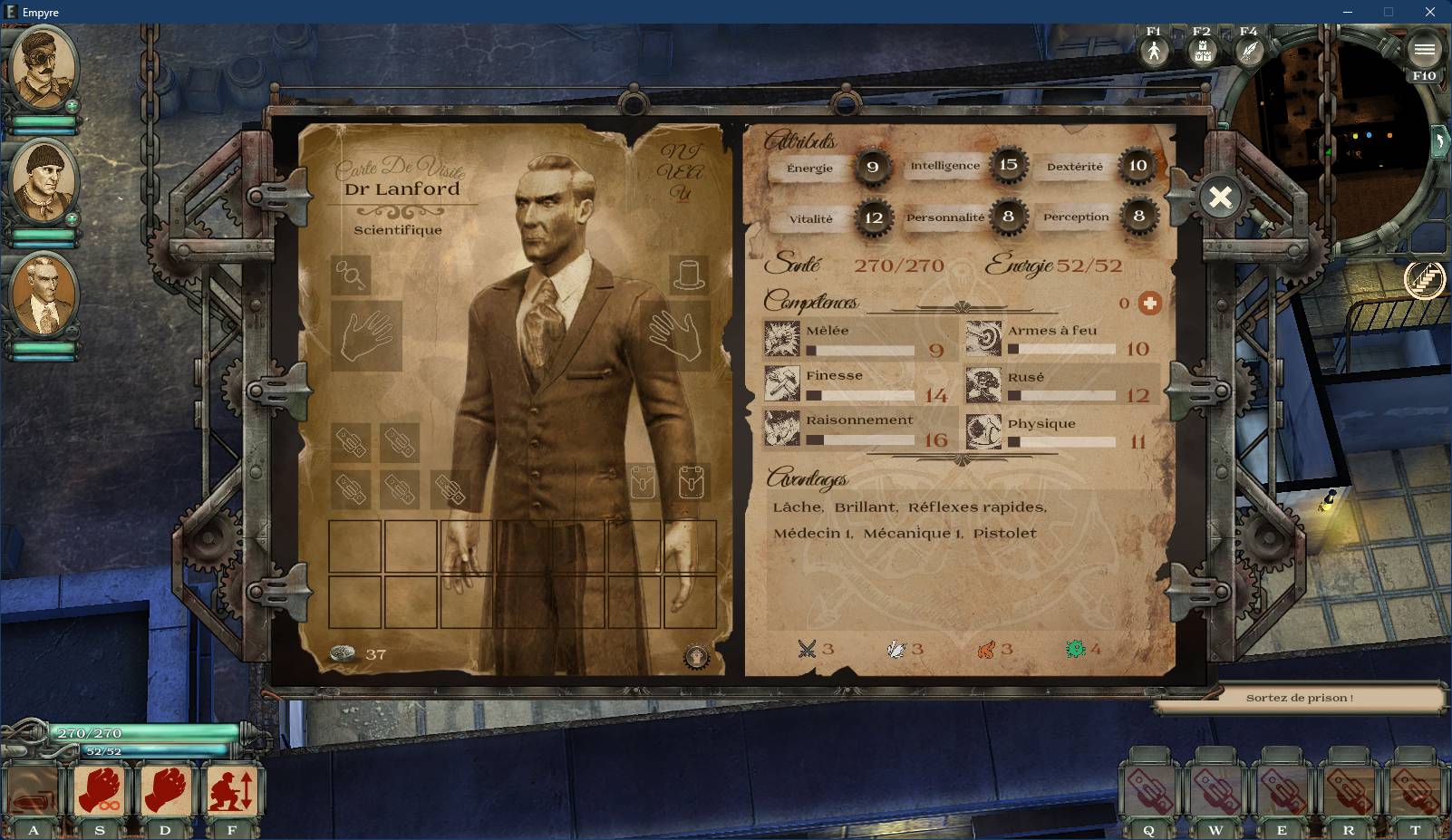Activate the infinity fist ability on S
1452x840 pixels.
point(100,790)
